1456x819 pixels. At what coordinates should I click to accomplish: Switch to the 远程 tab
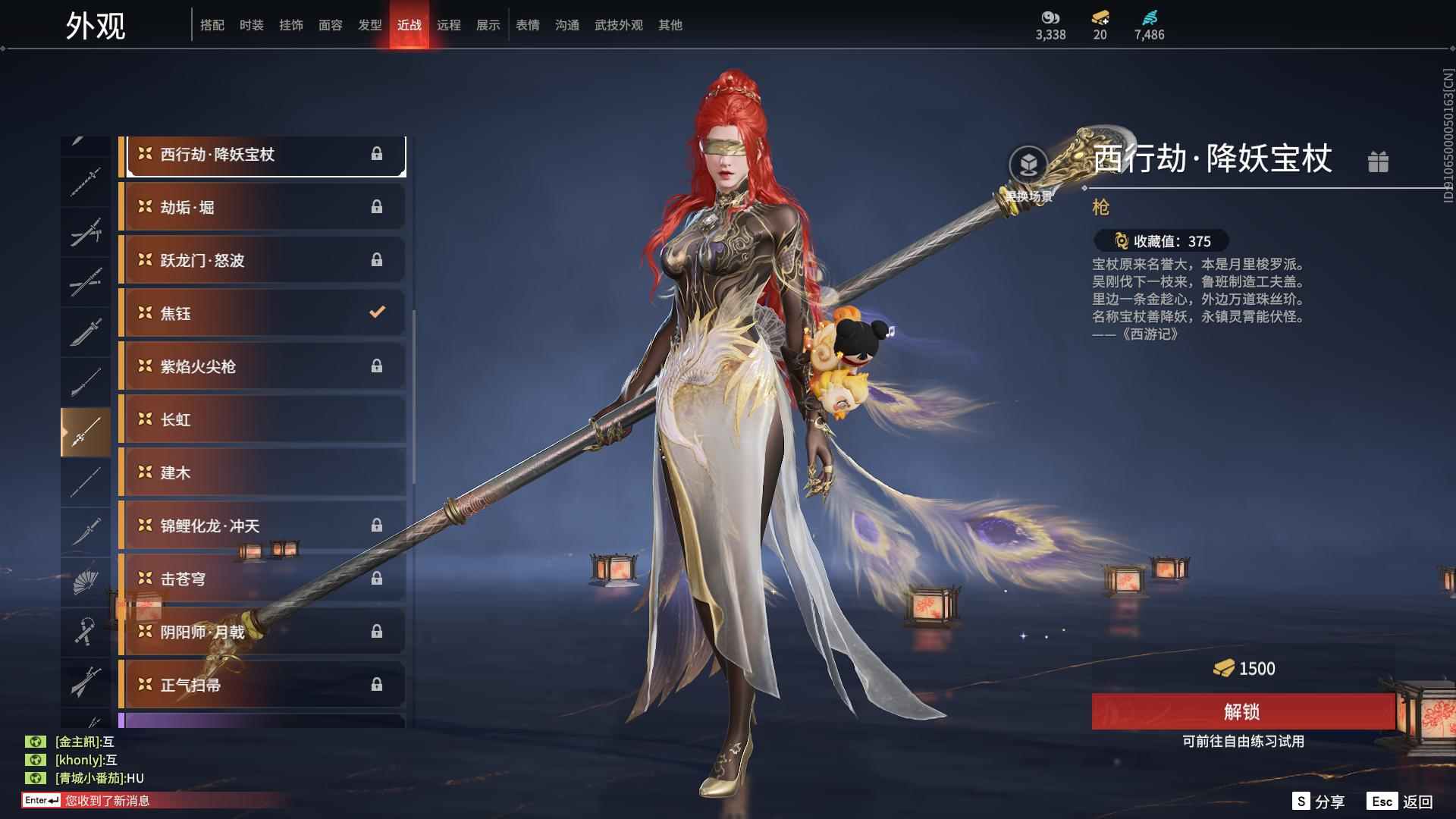click(x=449, y=24)
